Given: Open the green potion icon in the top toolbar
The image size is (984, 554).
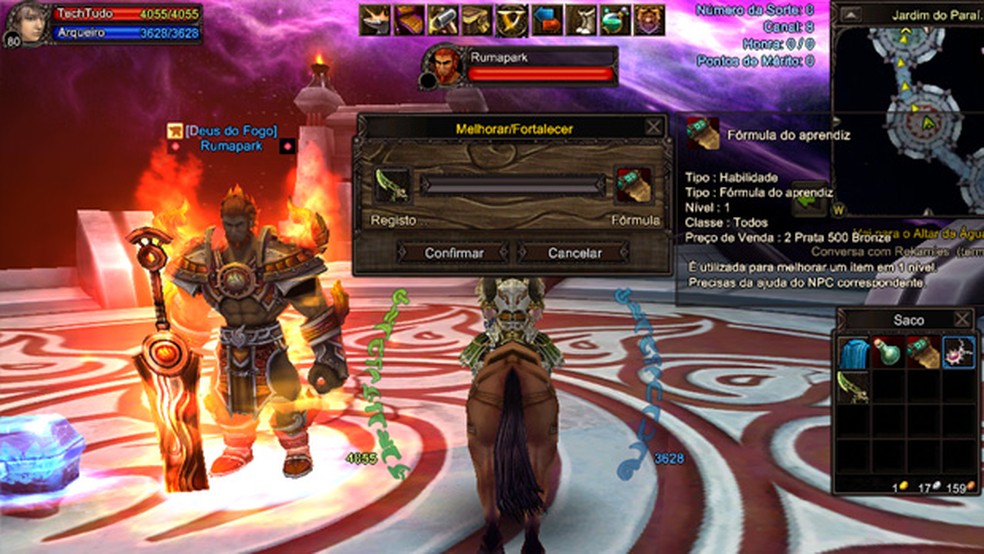Looking at the screenshot, I should [x=614, y=19].
